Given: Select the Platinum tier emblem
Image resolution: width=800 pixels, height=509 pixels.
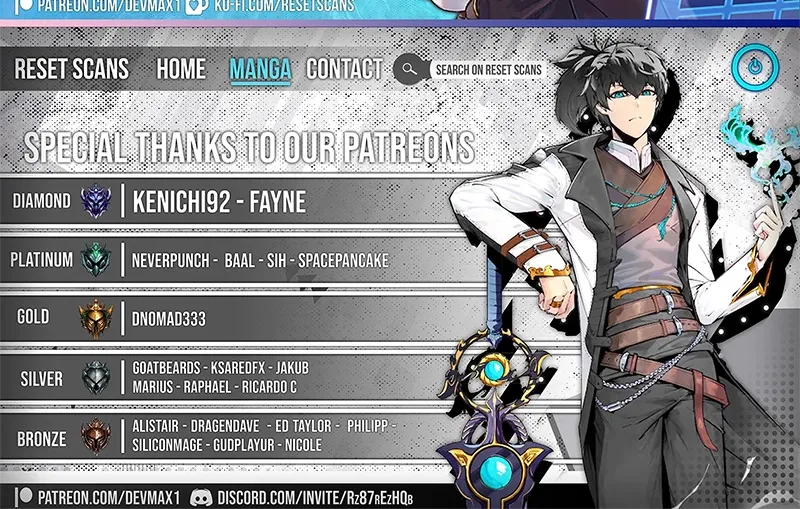Looking at the screenshot, I should (x=97, y=260).
